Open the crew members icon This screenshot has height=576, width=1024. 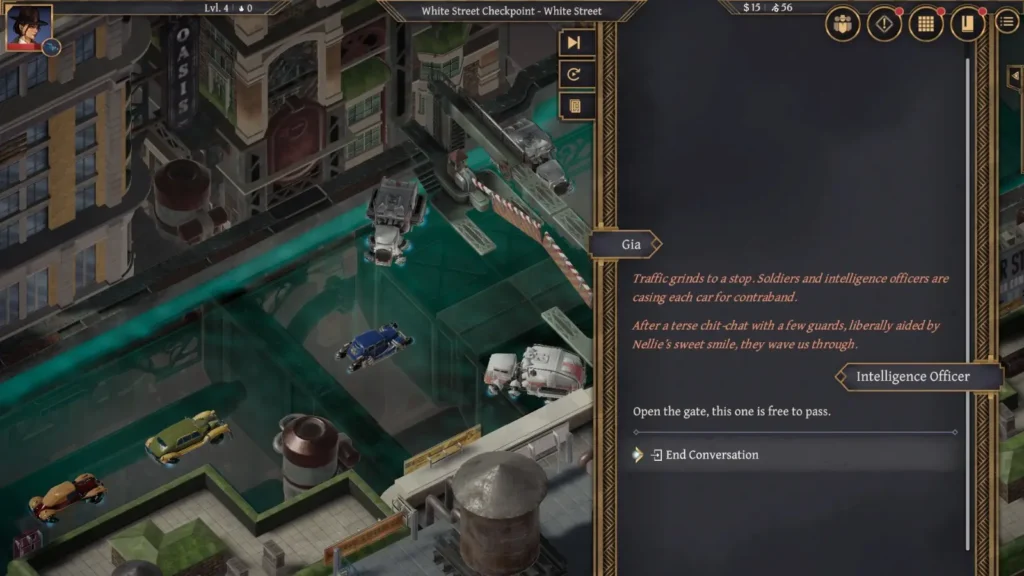[x=843, y=24]
